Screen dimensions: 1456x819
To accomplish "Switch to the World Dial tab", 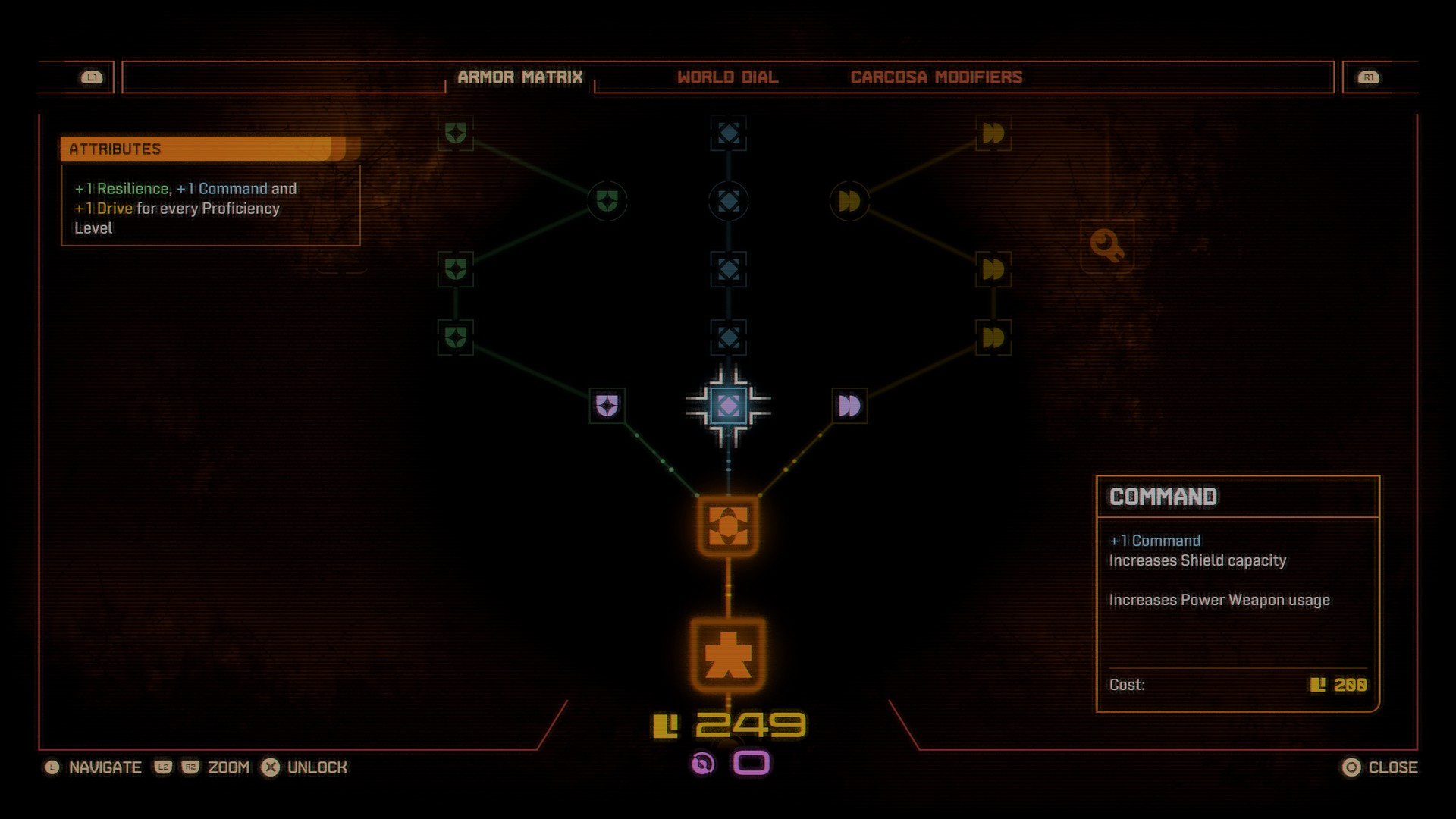I will click(728, 77).
